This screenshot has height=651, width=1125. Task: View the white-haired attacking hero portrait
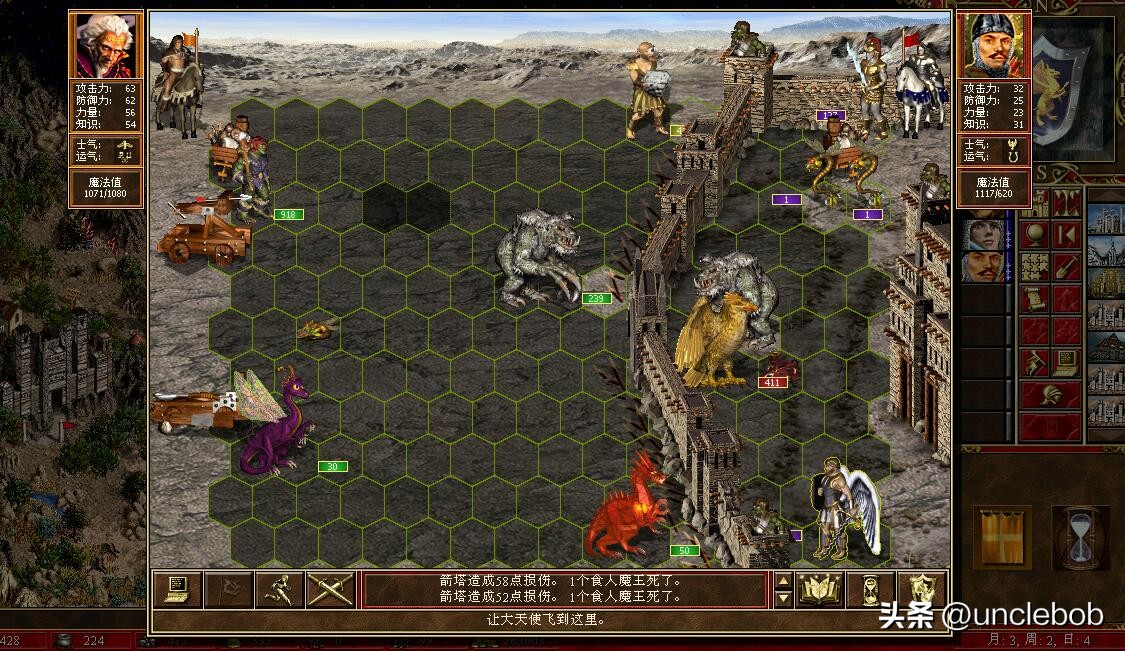coord(105,46)
